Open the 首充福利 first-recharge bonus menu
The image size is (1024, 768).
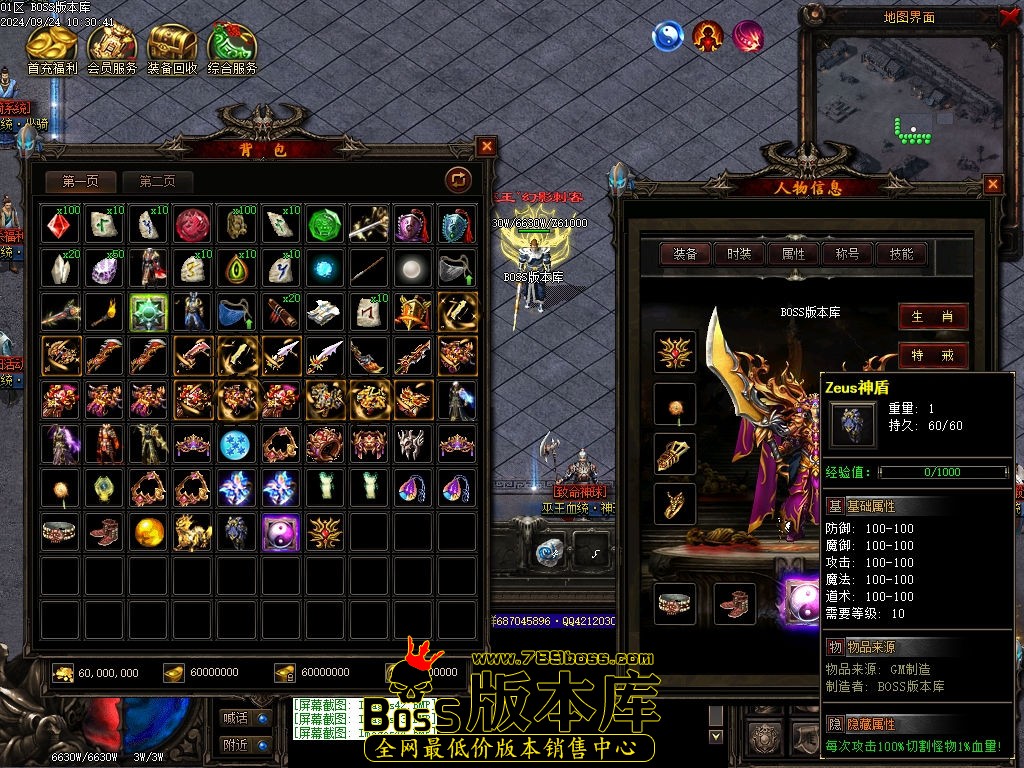click(52, 46)
